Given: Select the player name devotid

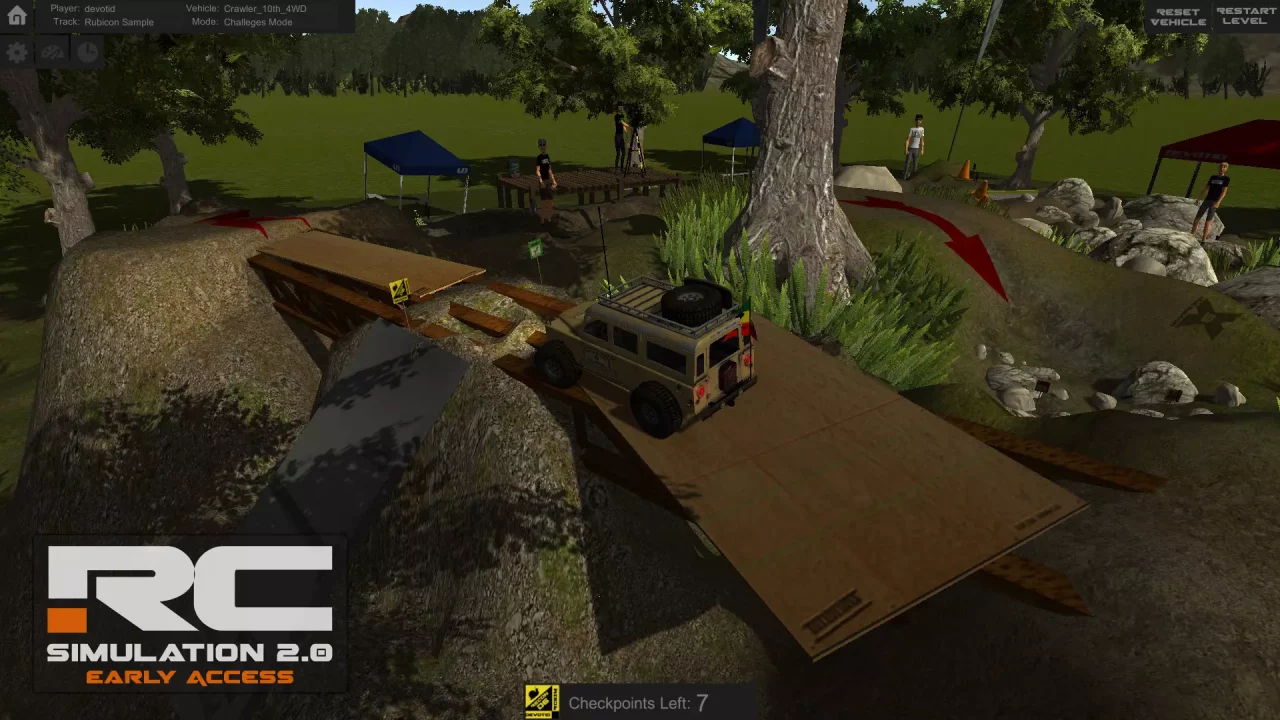Looking at the screenshot, I should pyautogui.click(x=100, y=8).
